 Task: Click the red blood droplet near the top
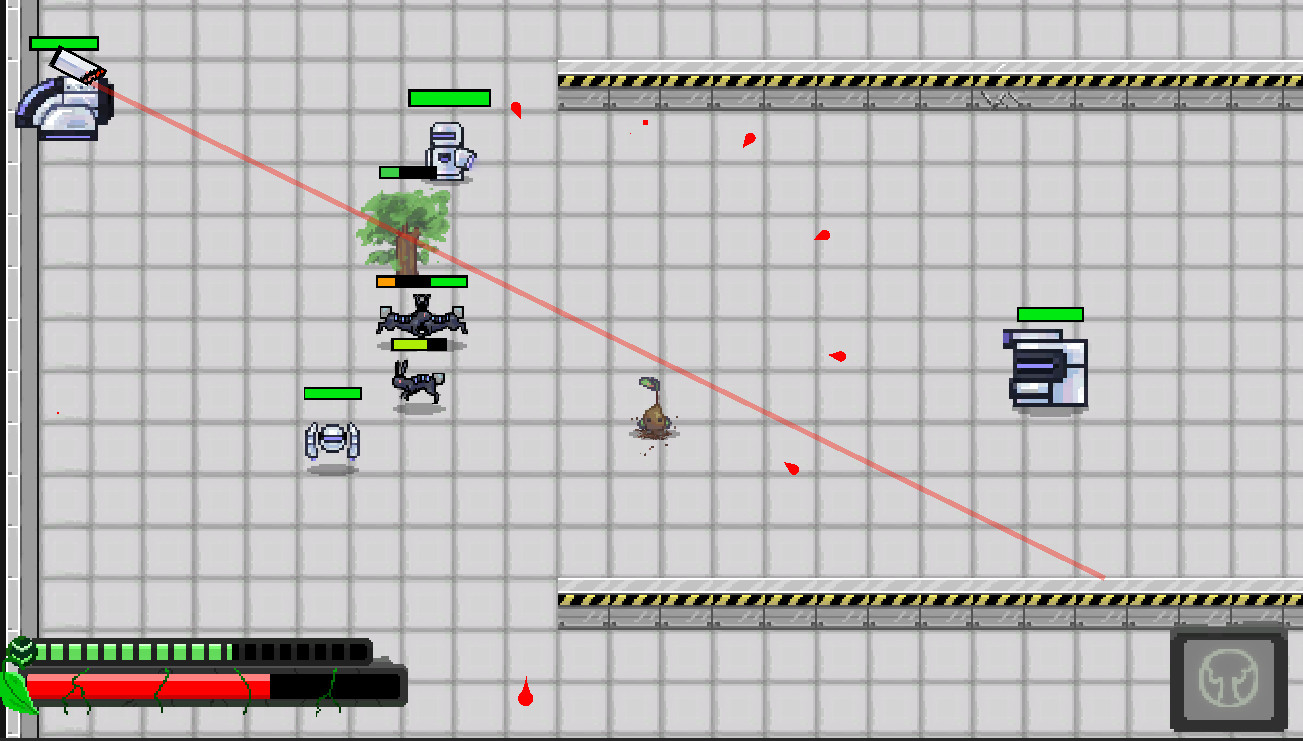pyautogui.click(x=516, y=110)
